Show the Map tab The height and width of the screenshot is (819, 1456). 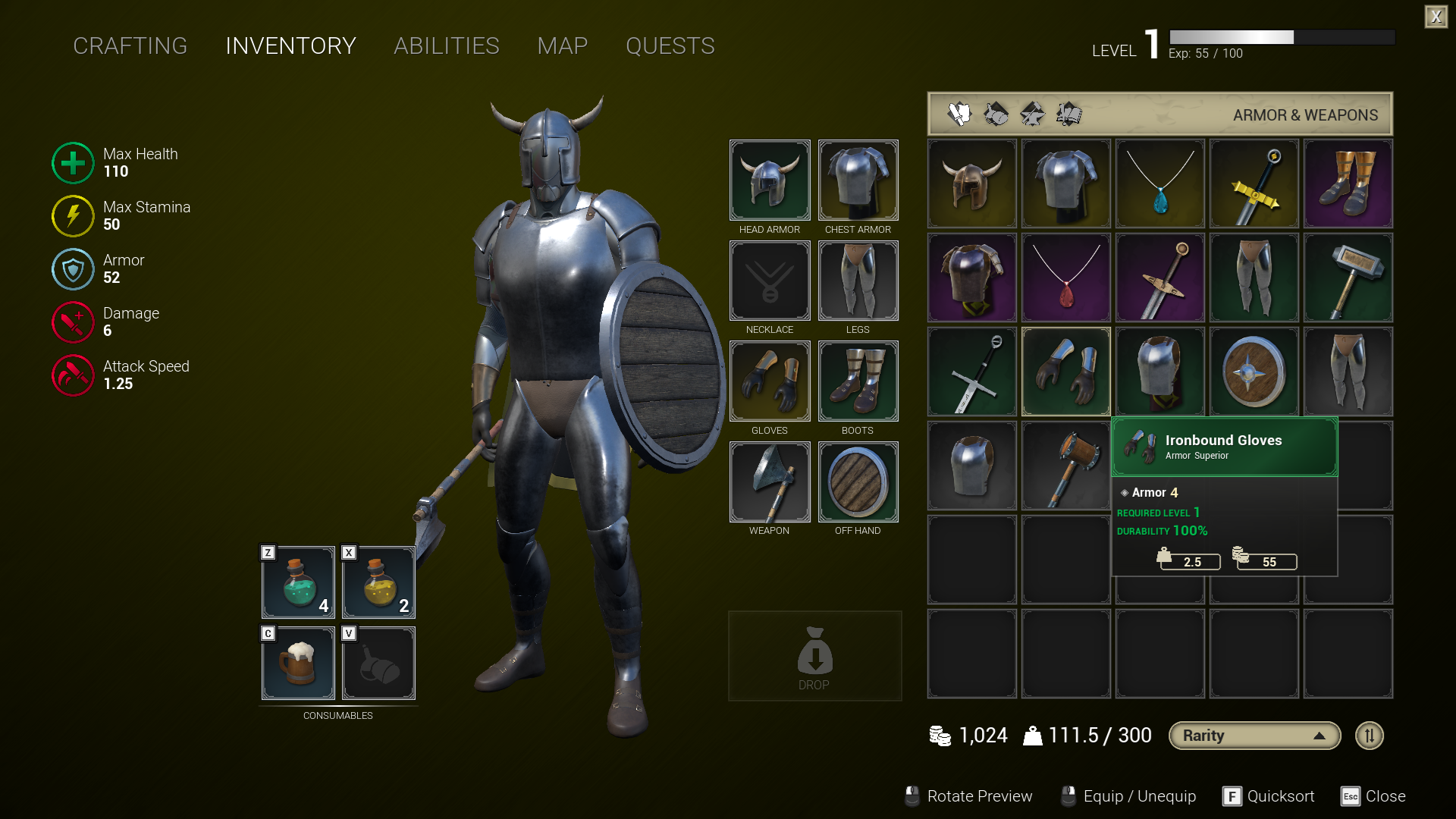click(562, 46)
